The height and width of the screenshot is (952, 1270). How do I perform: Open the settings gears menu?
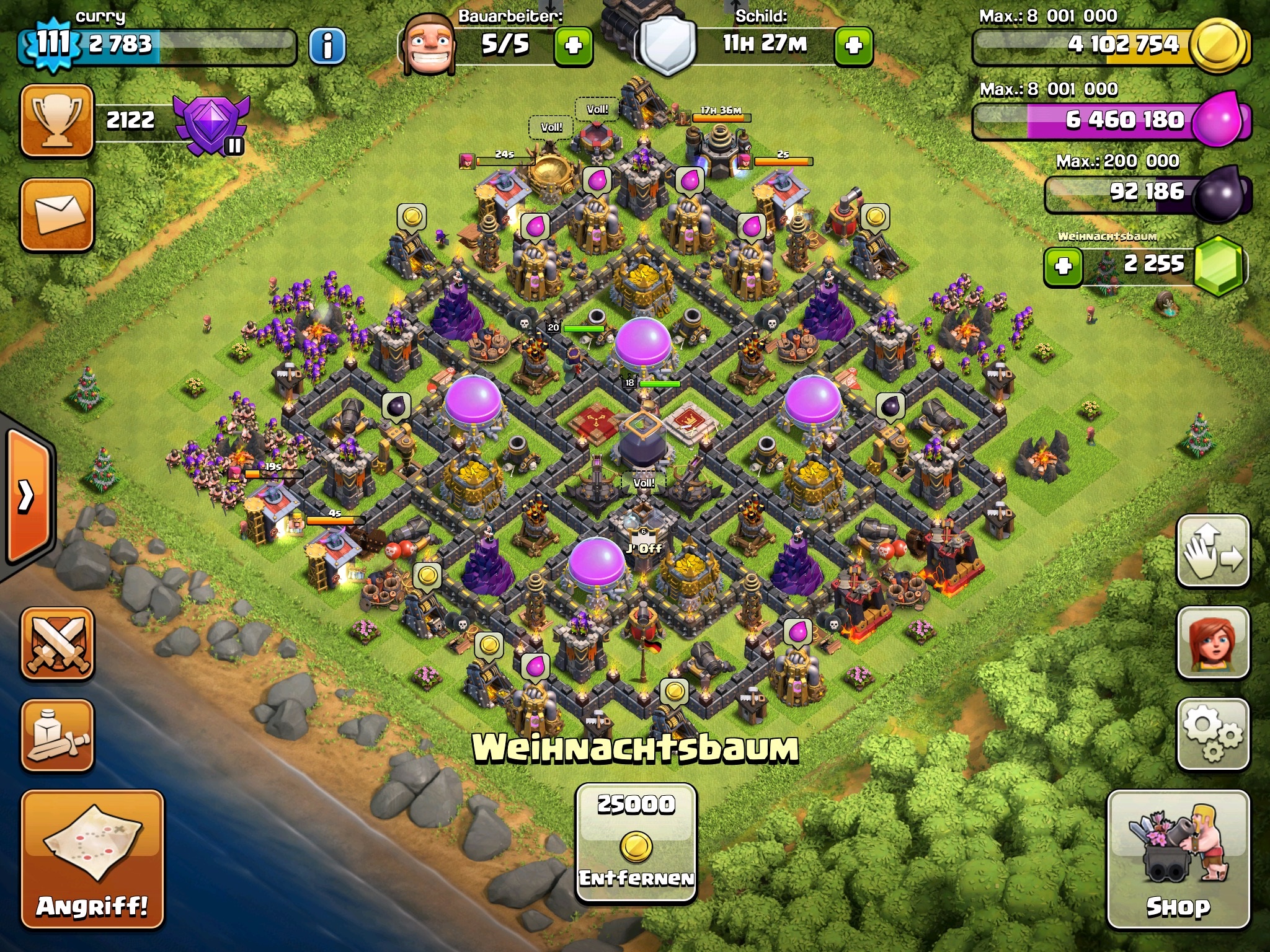click(1212, 734)
